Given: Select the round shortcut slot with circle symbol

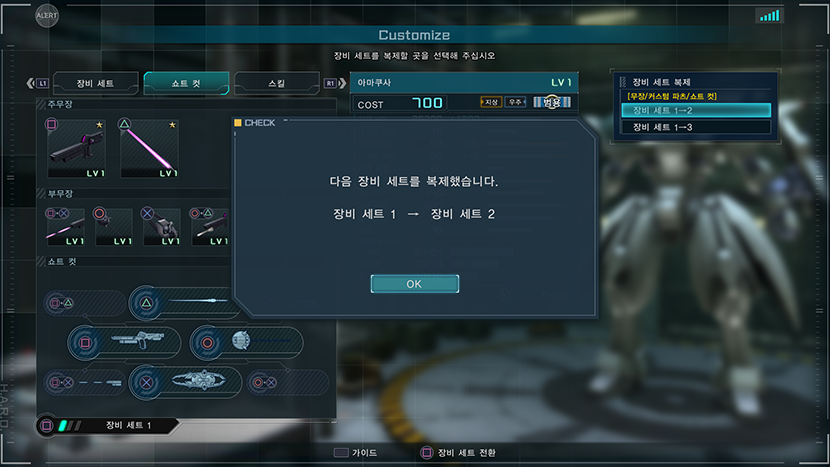Looking at the screenshot, I should [x=246, y=342].
